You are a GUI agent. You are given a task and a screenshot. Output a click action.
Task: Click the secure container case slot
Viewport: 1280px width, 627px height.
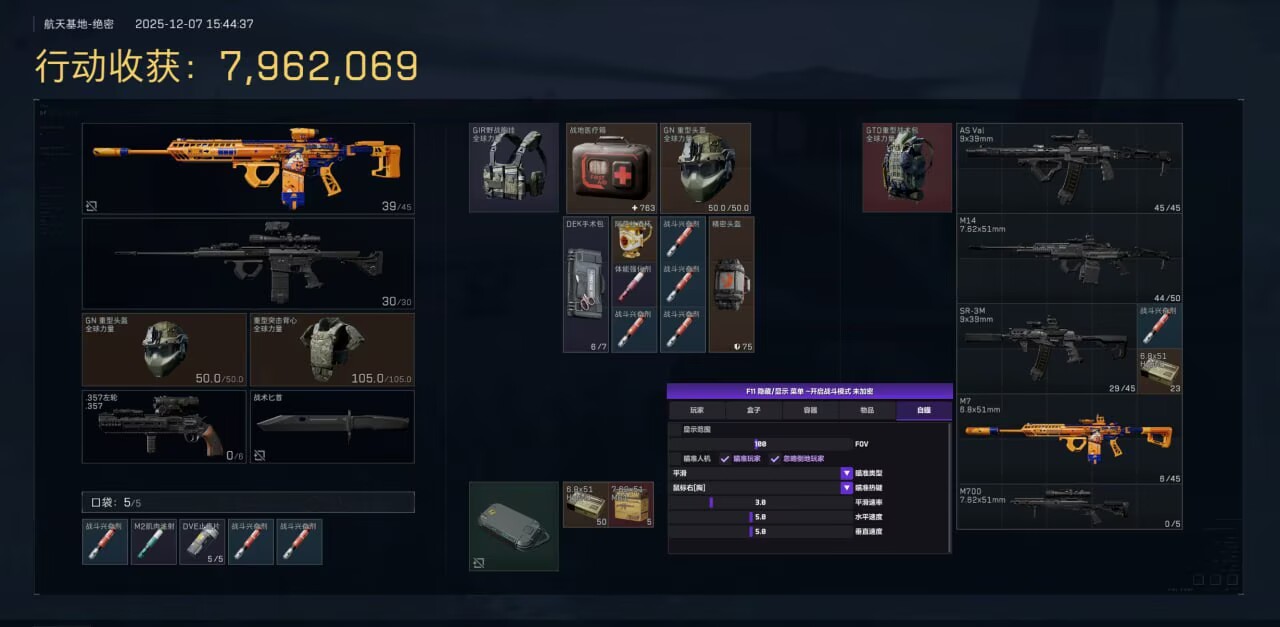point(513,526)
